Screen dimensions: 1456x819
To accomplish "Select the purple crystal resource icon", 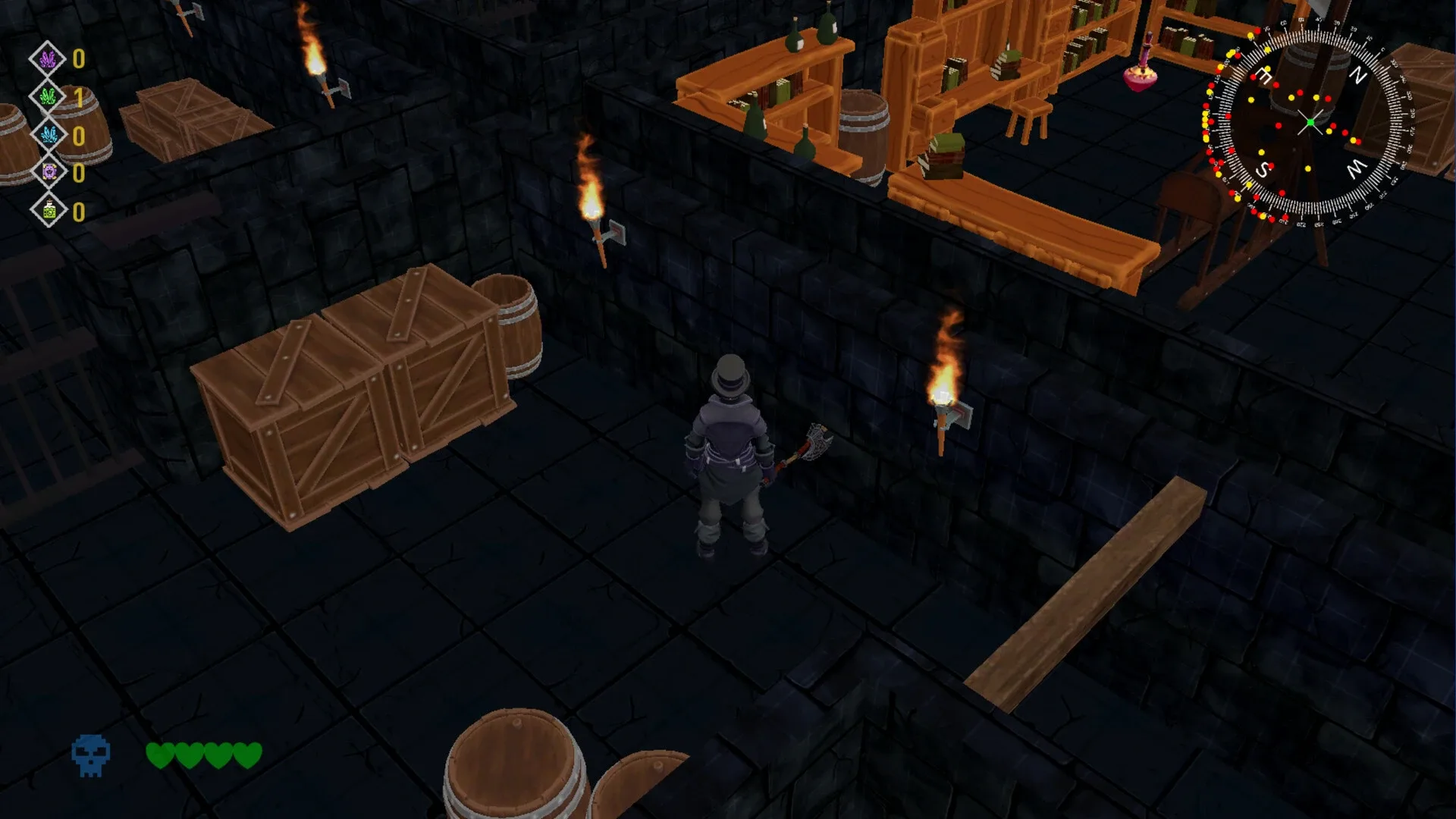I will (x=47, y=58).
